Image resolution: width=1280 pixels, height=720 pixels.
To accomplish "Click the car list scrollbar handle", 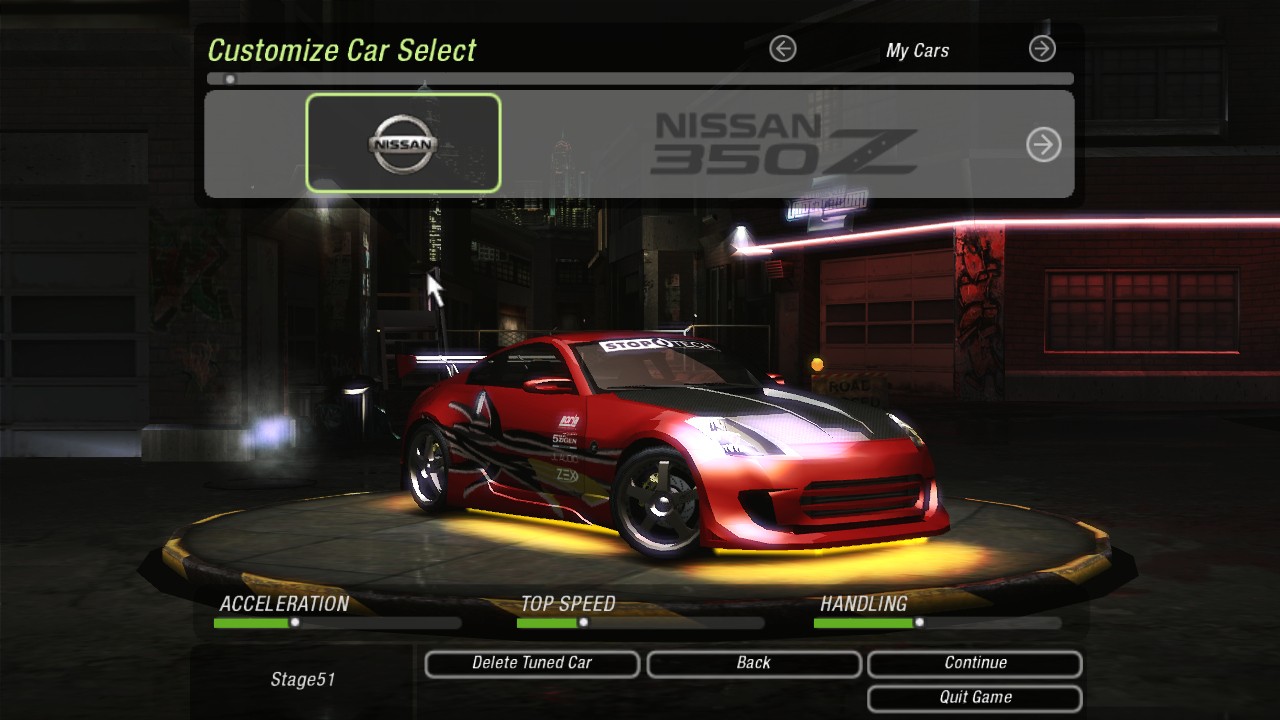I will 230,79.
